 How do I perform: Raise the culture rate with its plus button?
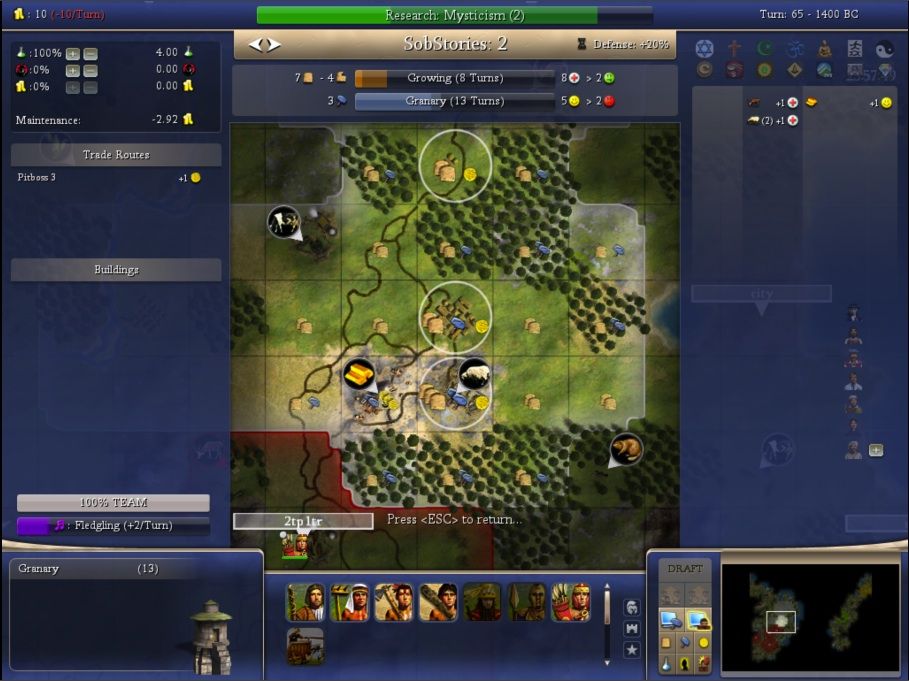(x=73, y=70)
